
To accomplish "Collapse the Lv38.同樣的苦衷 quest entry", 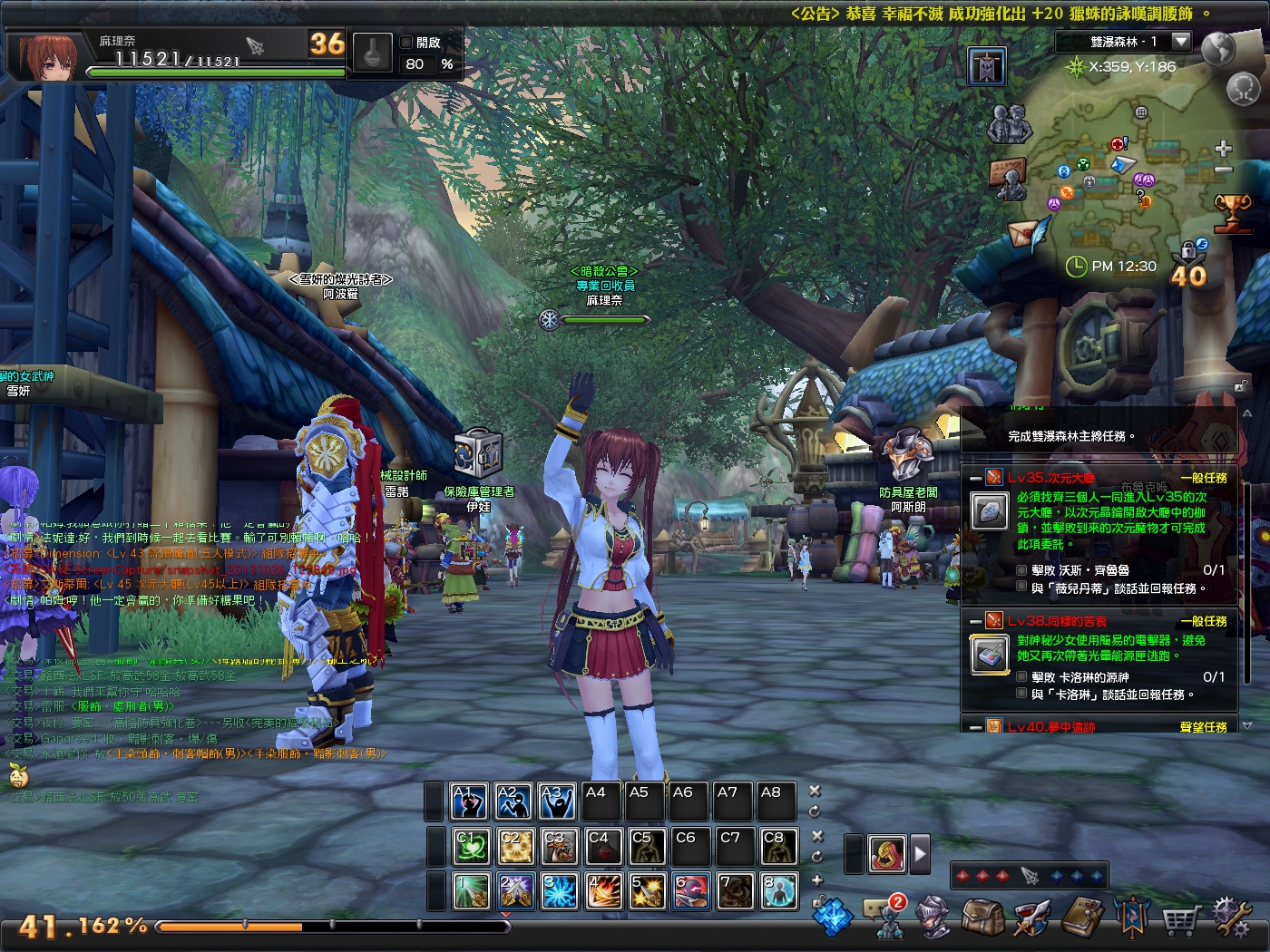I will click(x=974, y=622).
